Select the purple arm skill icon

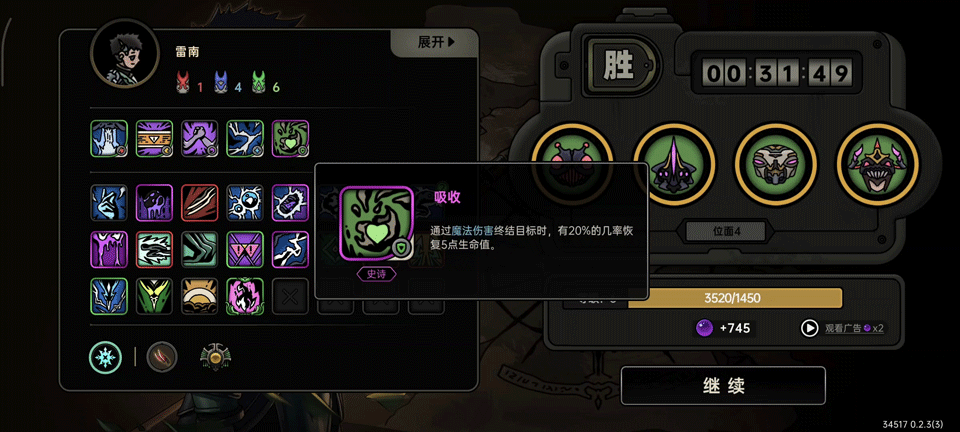pos(200,140)
